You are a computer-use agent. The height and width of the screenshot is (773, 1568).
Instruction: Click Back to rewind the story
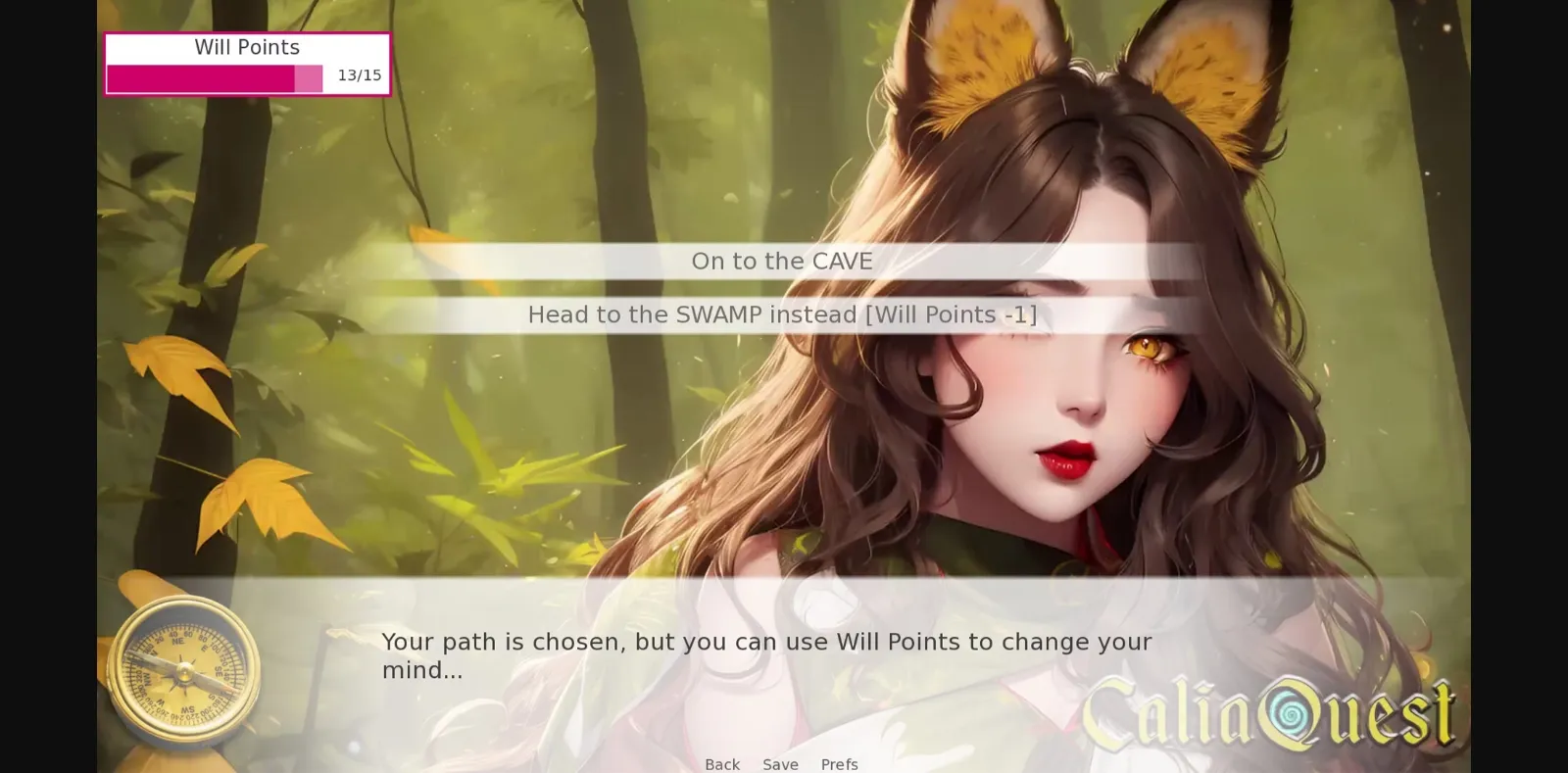click(722, 764)
